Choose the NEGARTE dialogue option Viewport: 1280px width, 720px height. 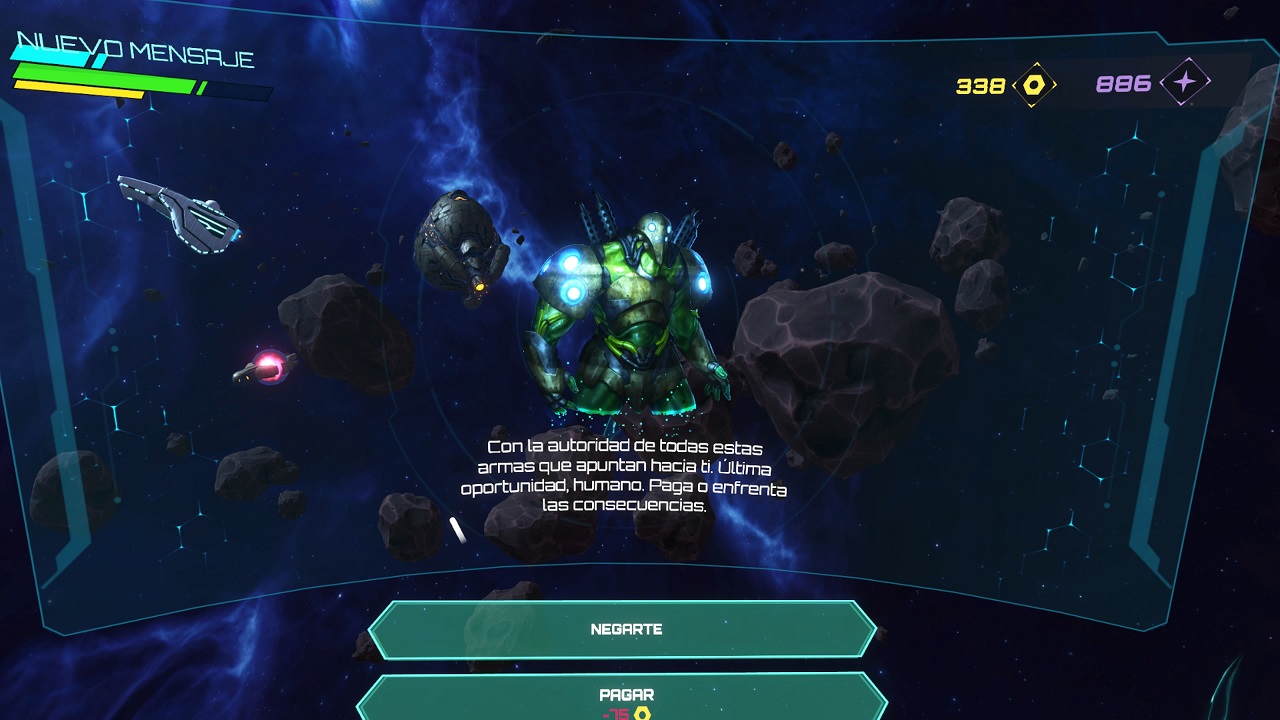coord(624,630)
